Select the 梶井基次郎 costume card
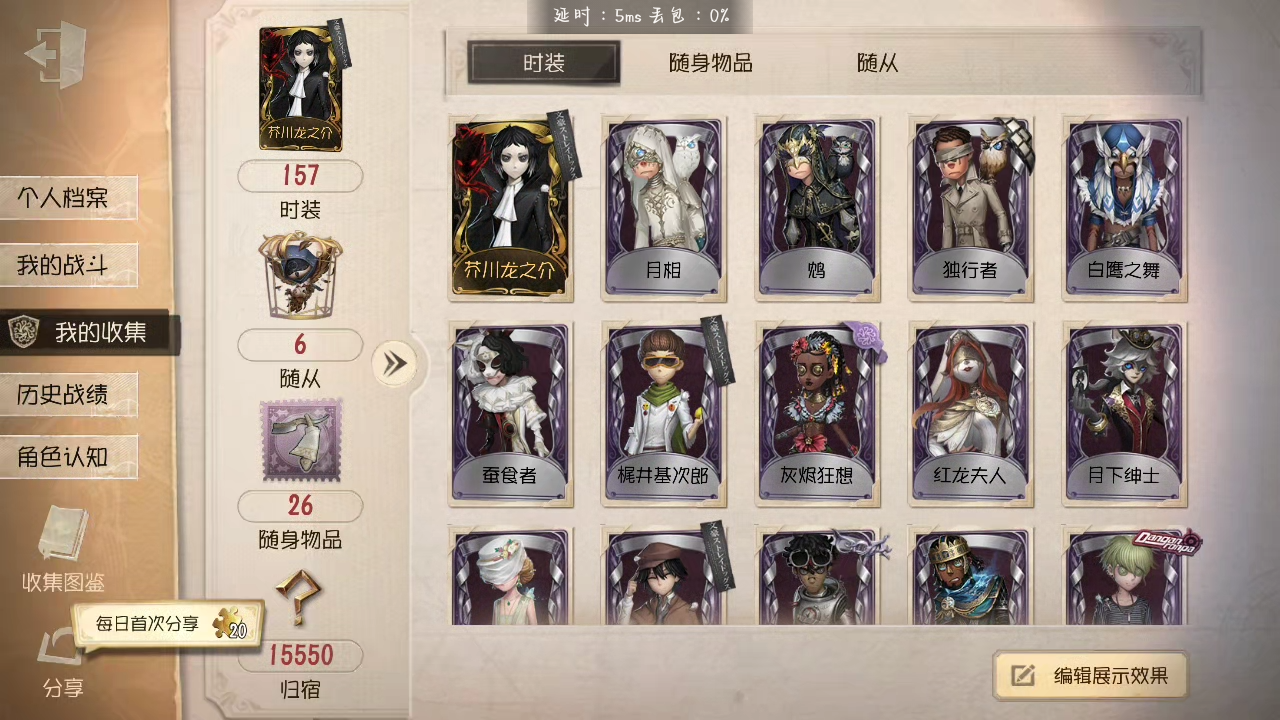 point(663,414)
